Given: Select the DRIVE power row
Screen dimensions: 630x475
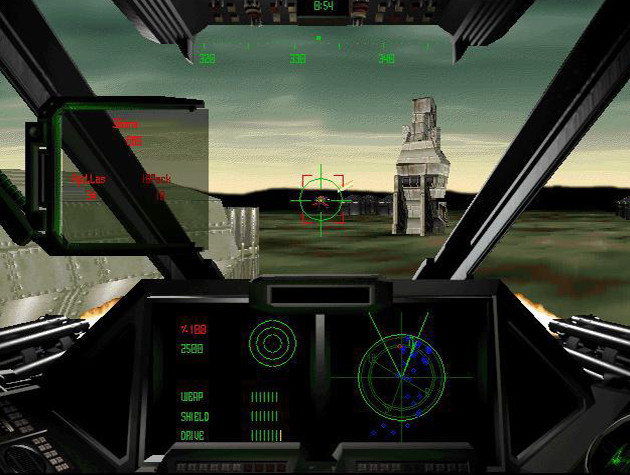Looking at the screenshot, I should 228,435.
